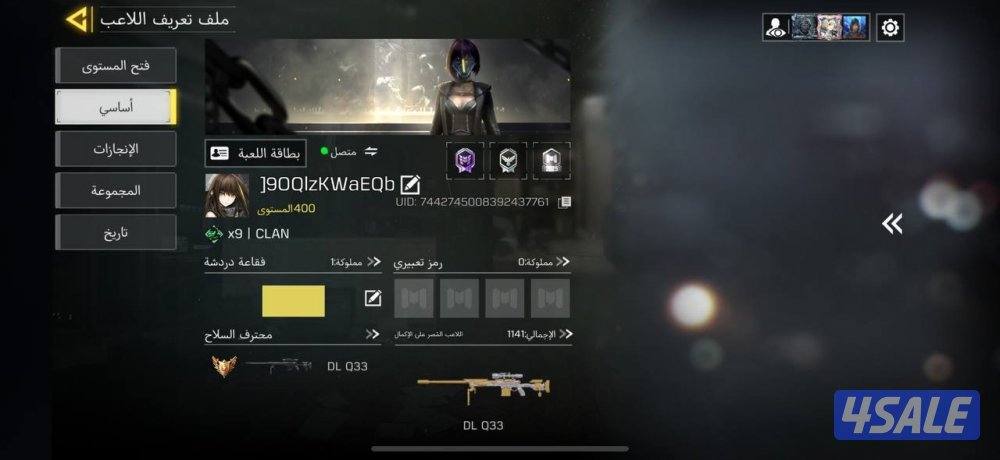Toggle the status switch arrows beside متصل

(x=371, y=152)
